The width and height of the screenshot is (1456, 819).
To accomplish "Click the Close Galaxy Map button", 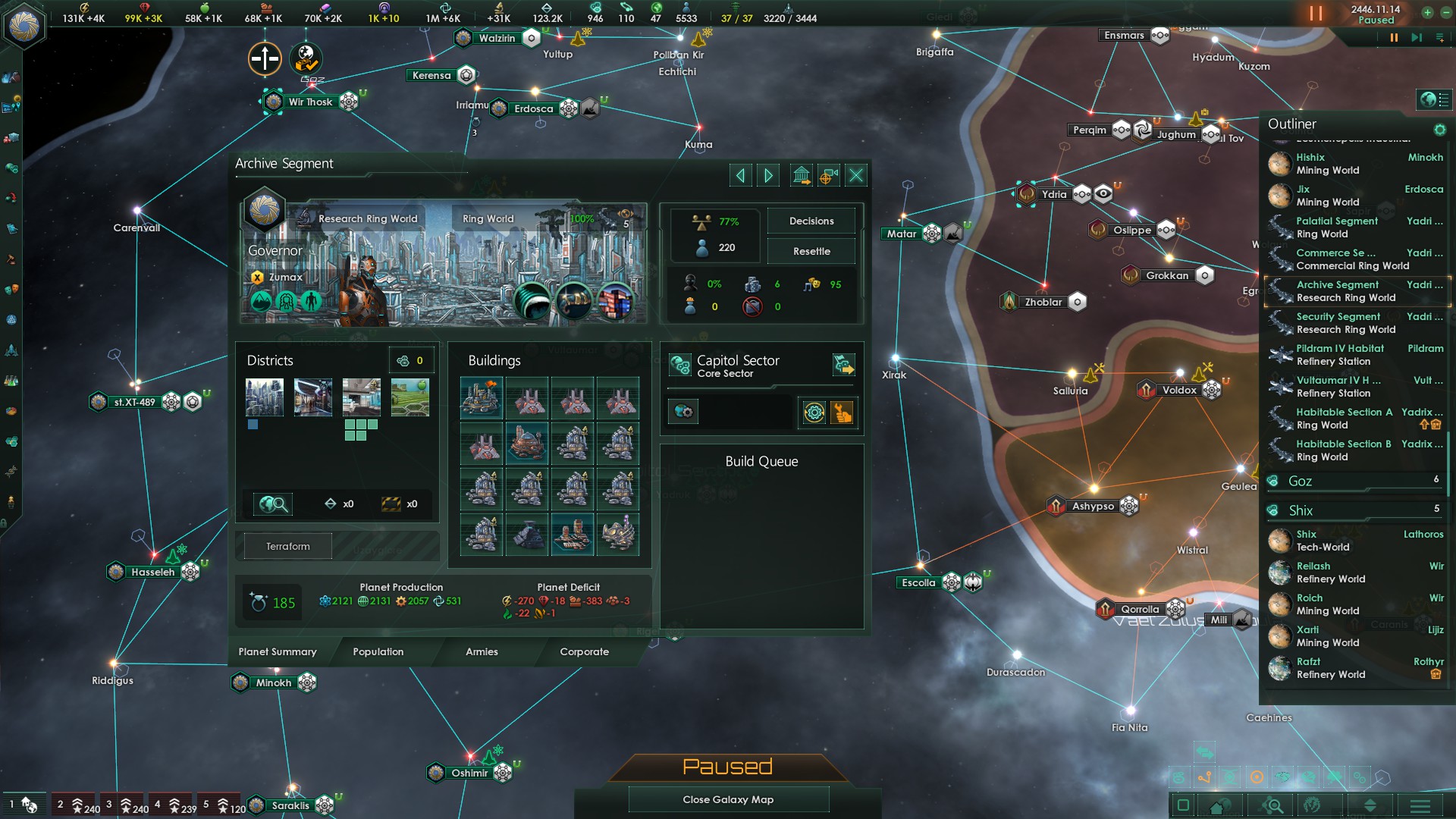I will [728, 799].
